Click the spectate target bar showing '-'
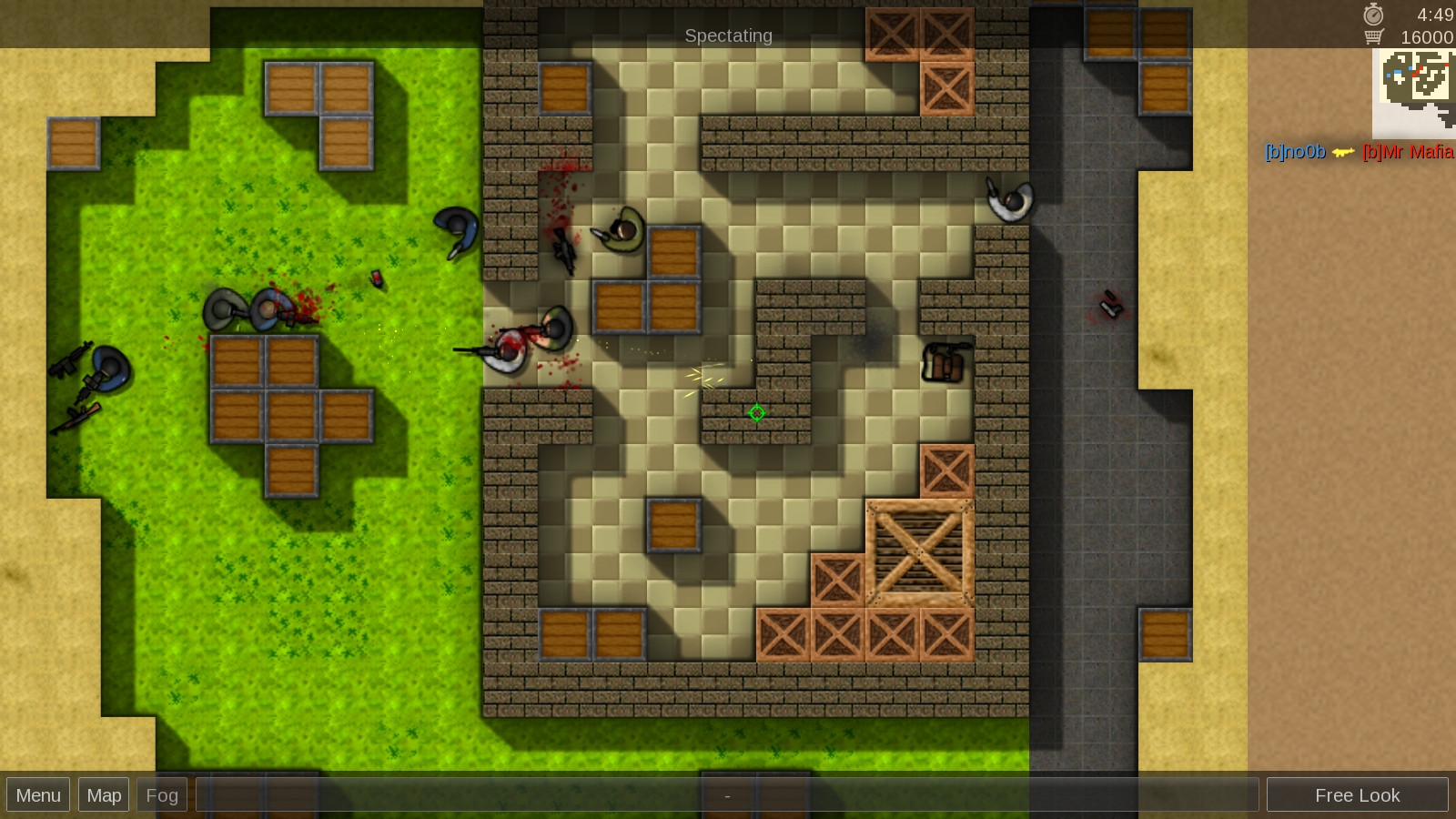This screenshot has height=819, width=1456. (x=727, y=794)
